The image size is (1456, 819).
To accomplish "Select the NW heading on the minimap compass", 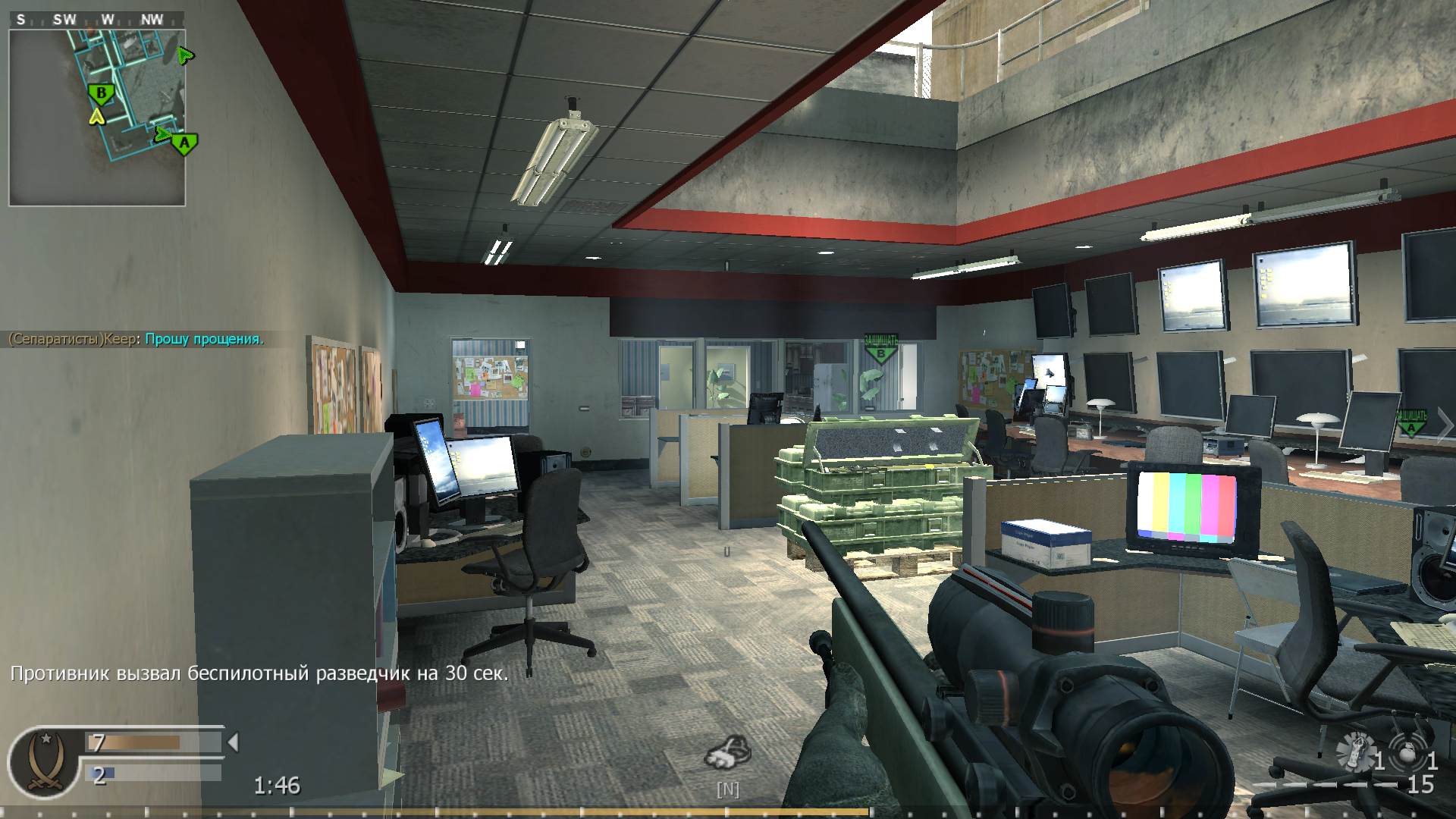I will tap(152, 20).
